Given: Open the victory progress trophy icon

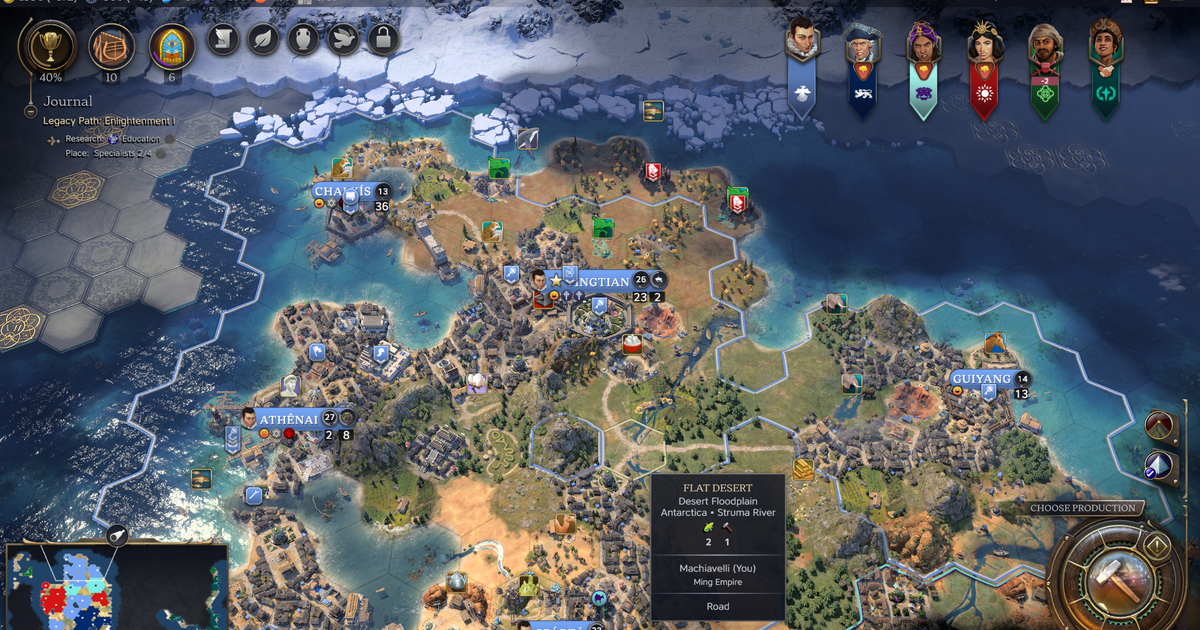Looking at the screenshot, I should [49, 45].
